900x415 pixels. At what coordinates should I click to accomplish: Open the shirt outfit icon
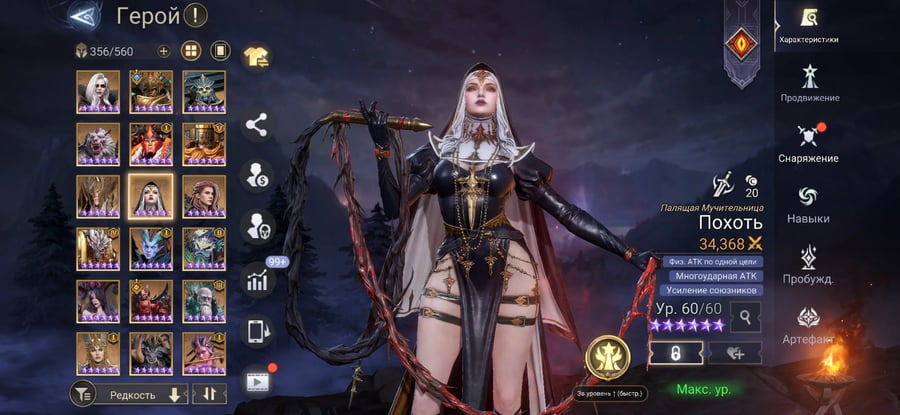[x=257, y=59]
